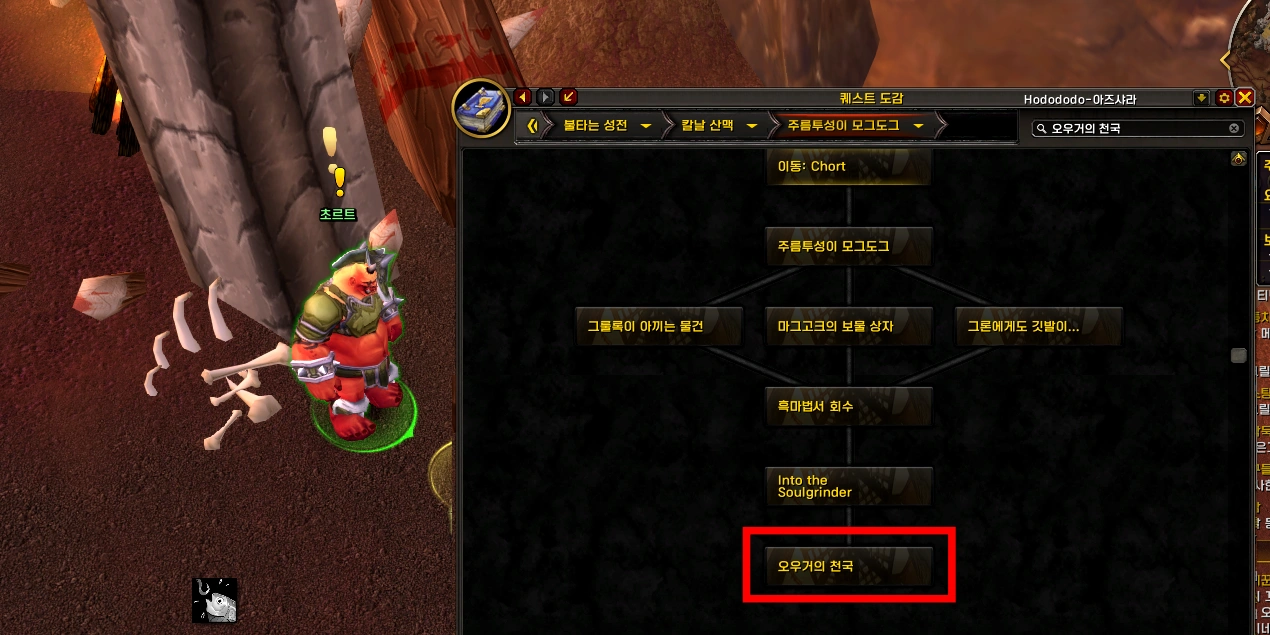Go back with the left arrow button

pyautogui.click(x=523, y=97)
